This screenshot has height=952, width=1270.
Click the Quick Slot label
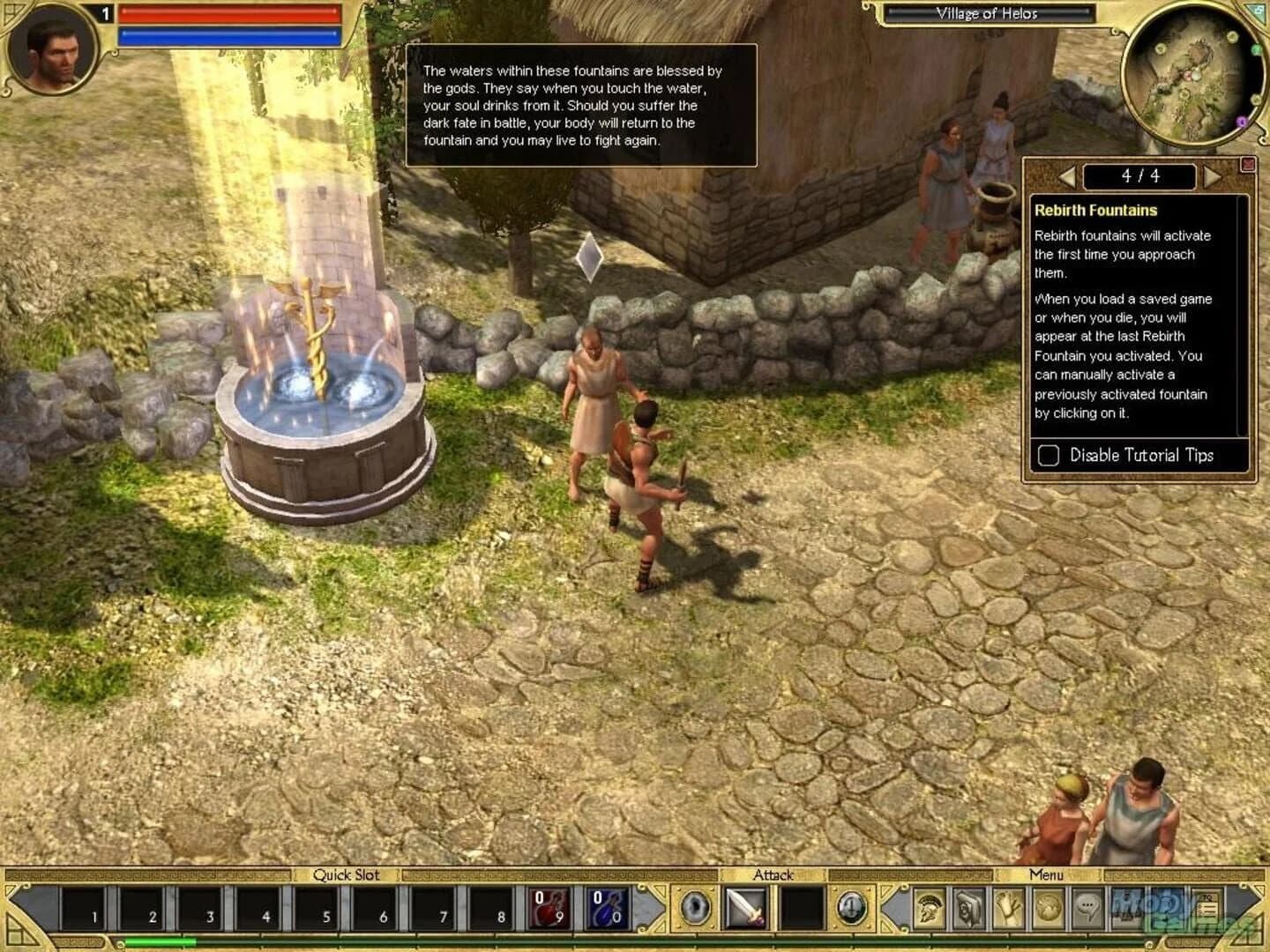coord(346,875)
